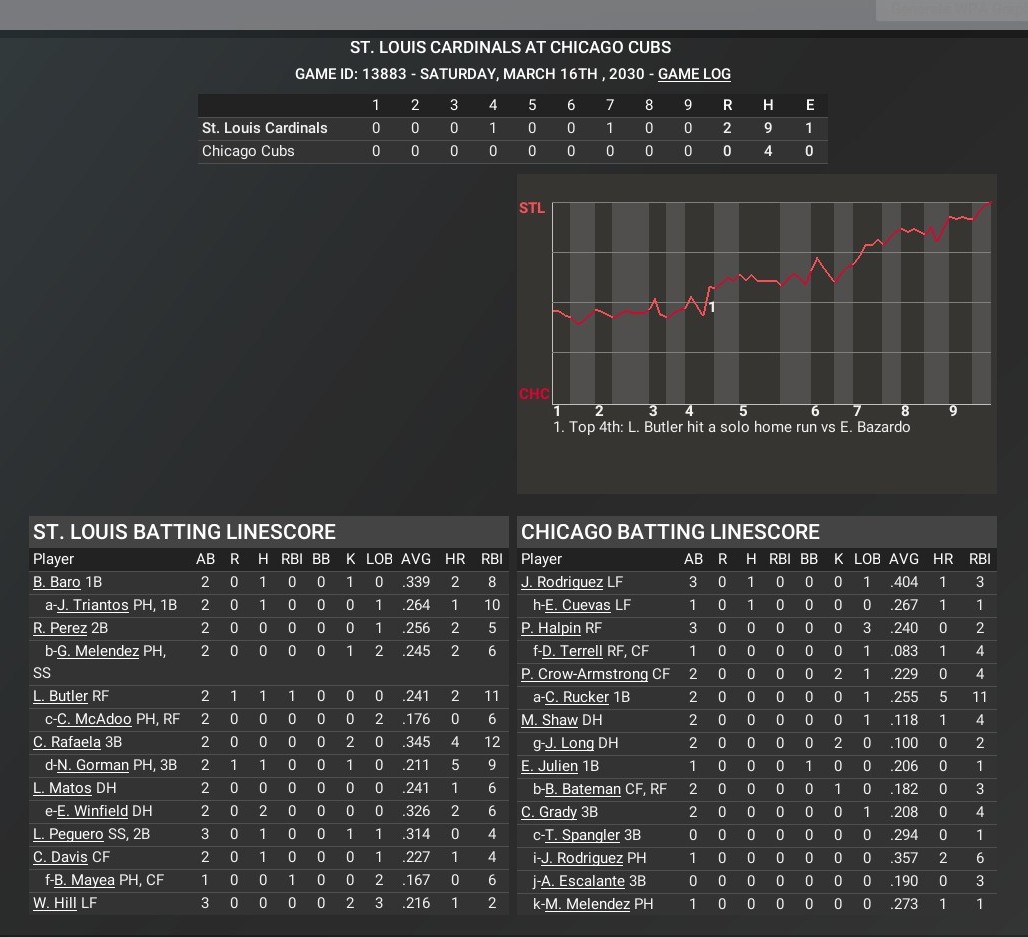Open C. Rucker's profile
The image size is (1028, 937).
[576, 697]
